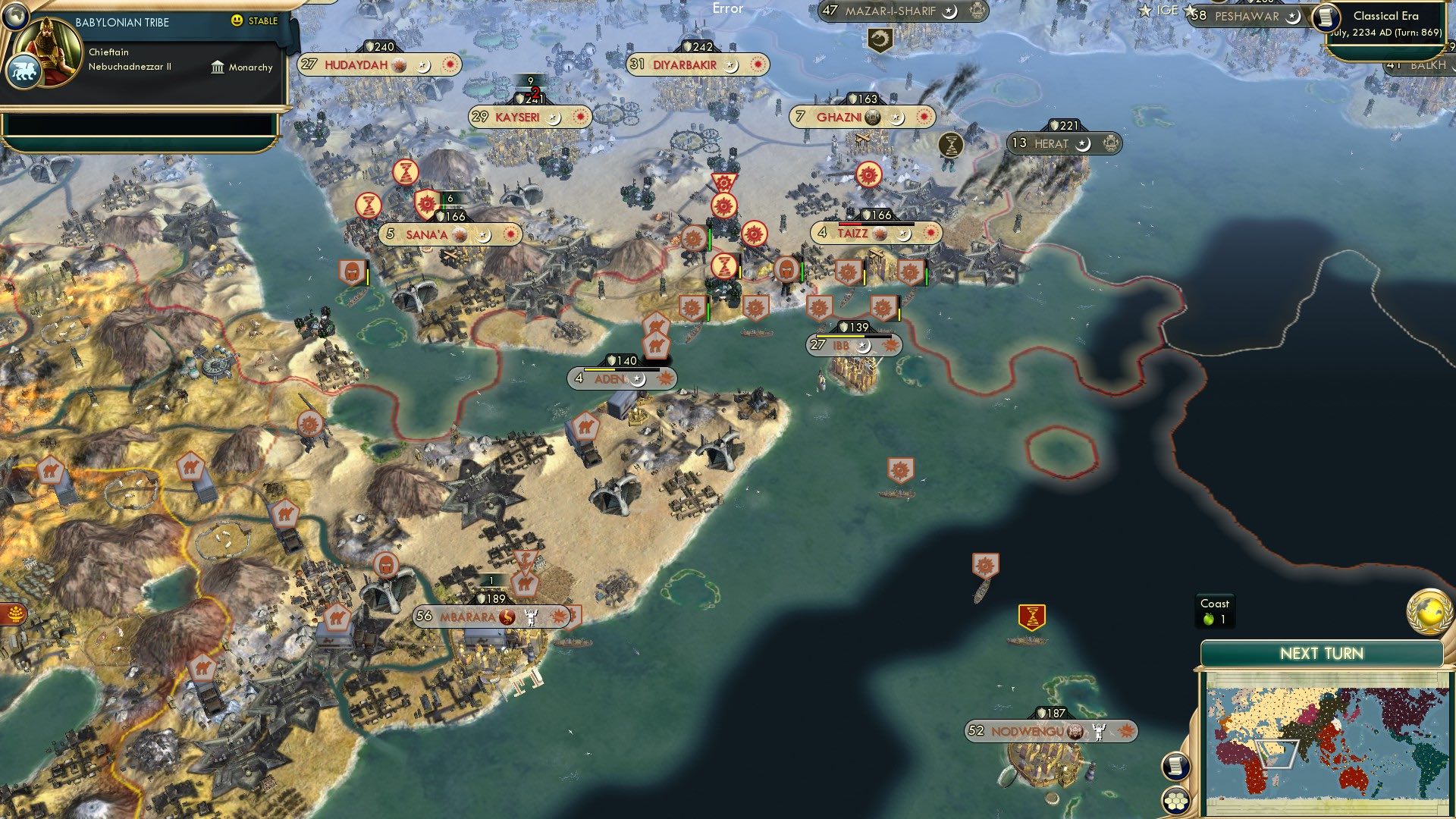The image size is (1456, 819).
Task: Click the Monarchy government icon
Action: 218,67
